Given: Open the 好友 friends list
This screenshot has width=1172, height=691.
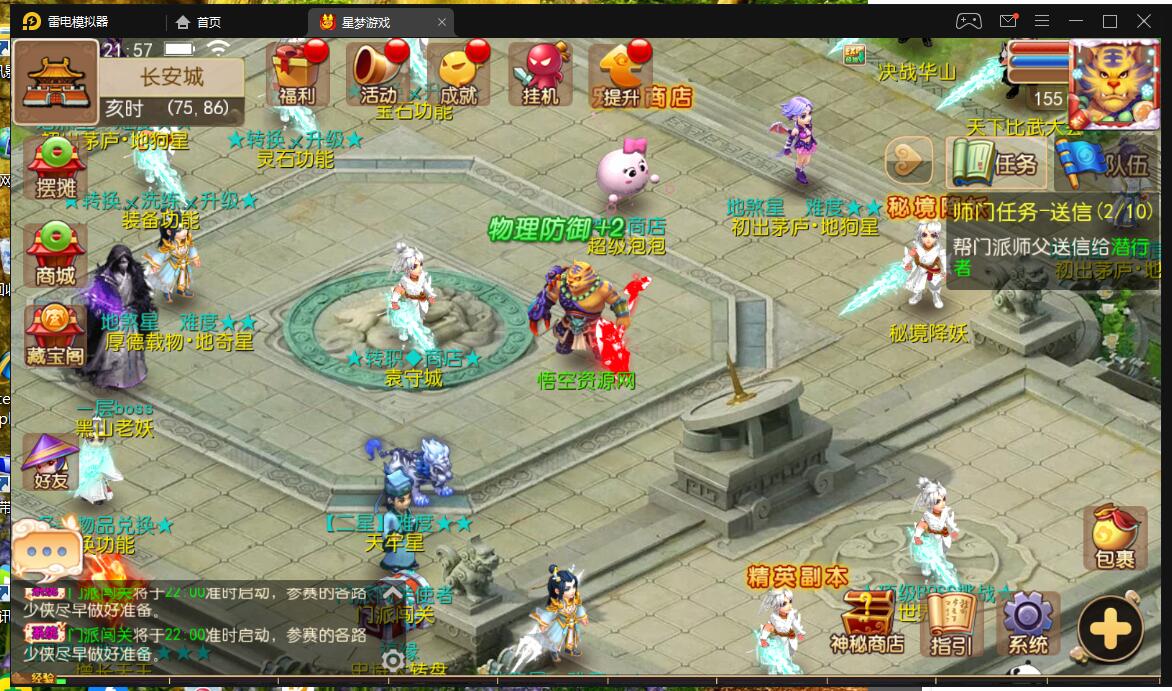Looking at the screenshot, I should (50, 462).
